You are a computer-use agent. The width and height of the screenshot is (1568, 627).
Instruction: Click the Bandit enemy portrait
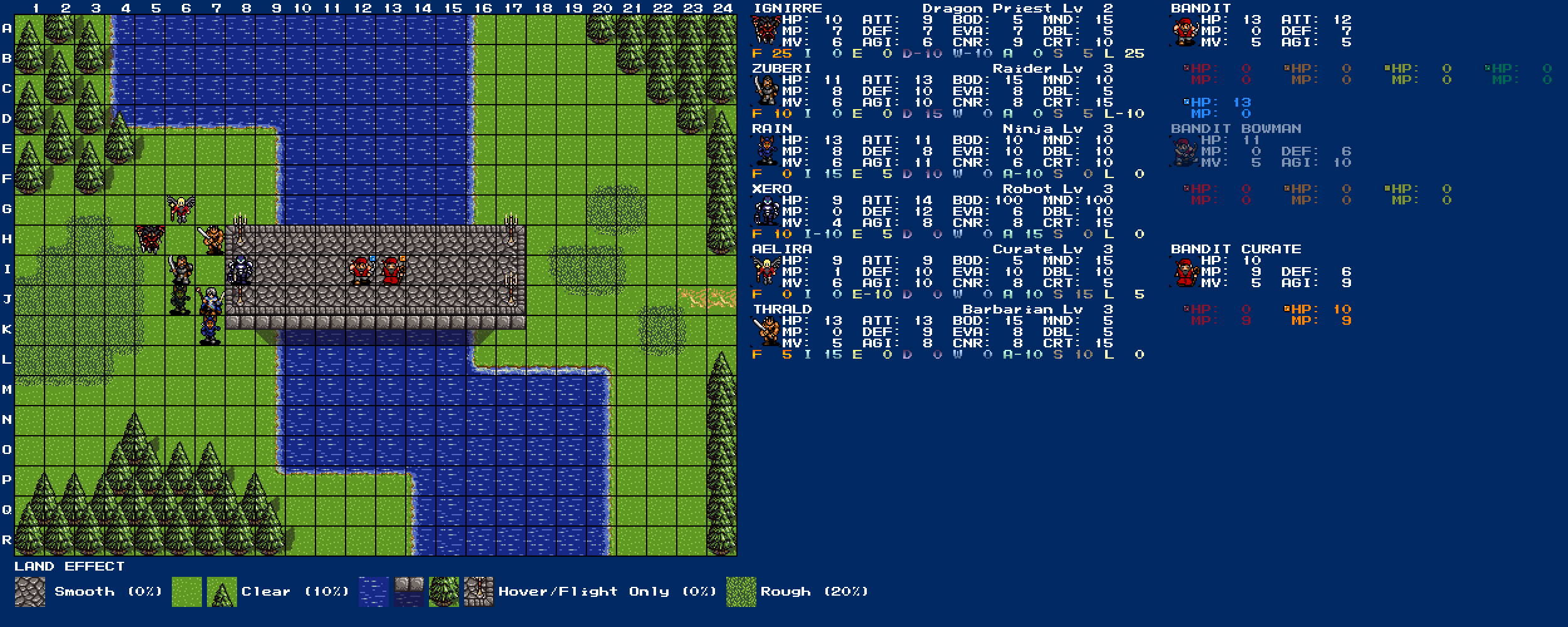click(1185, 31)
